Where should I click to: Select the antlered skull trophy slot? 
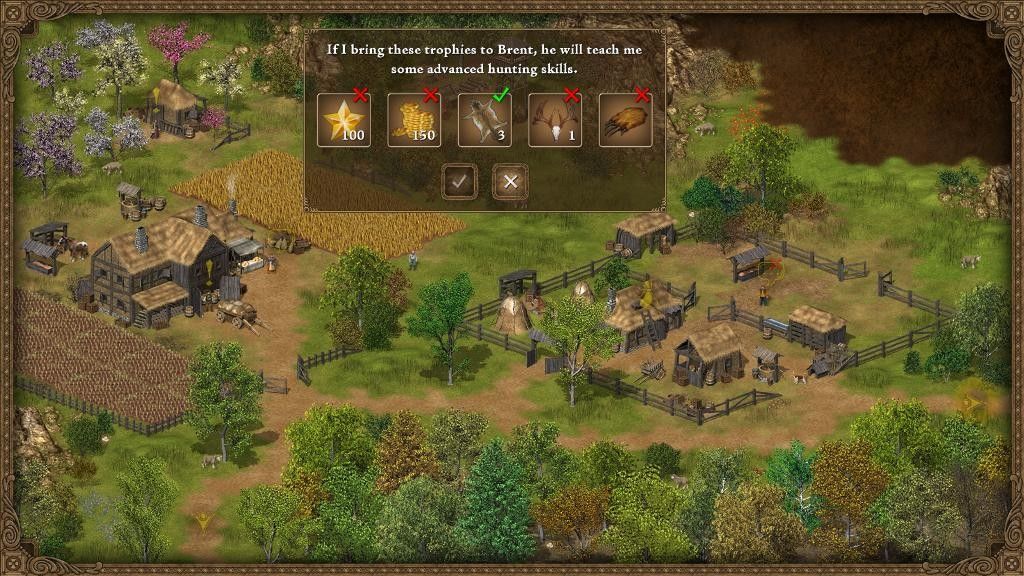click(555, 120)
